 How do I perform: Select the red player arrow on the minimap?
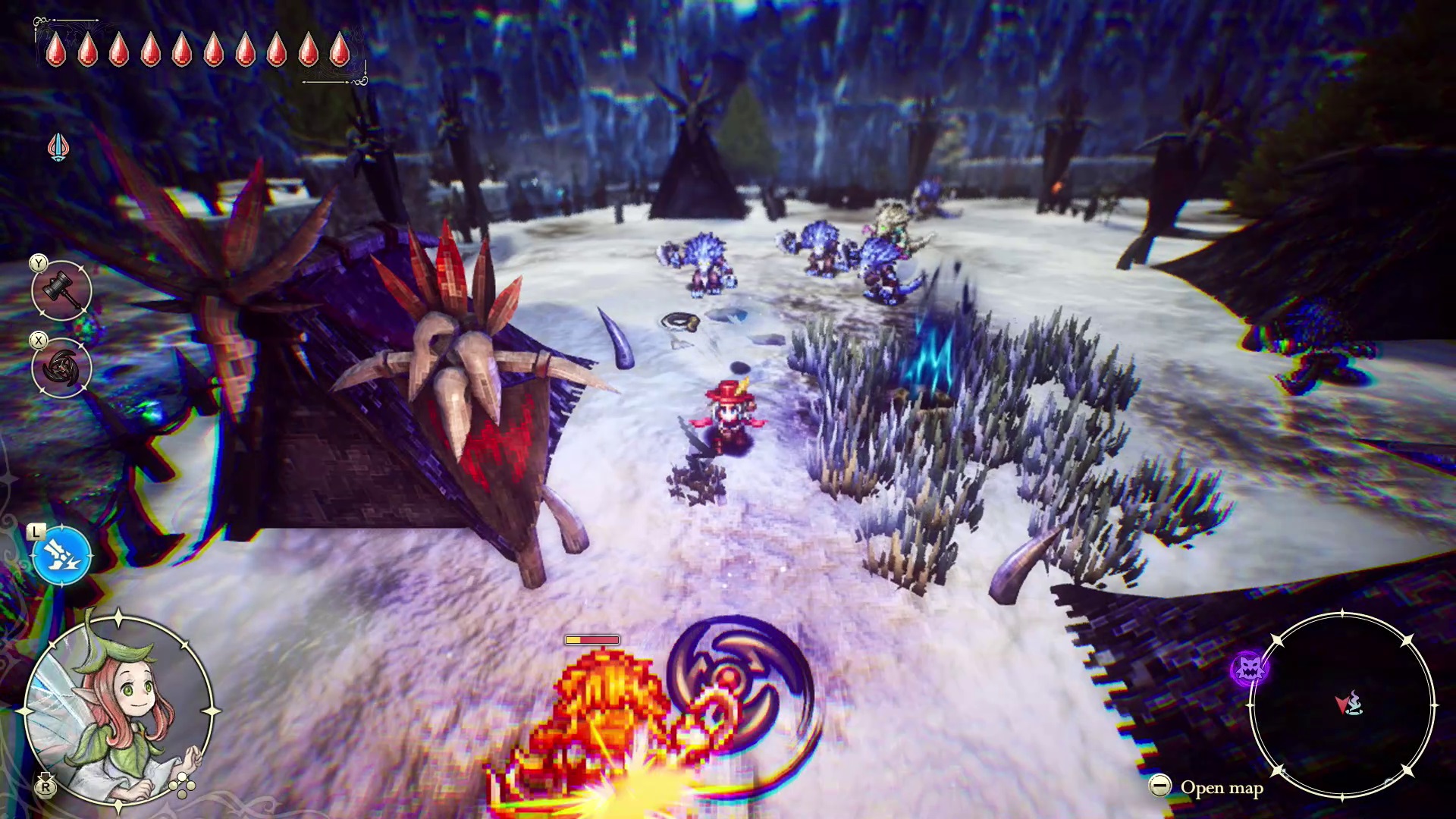(x=1341, y=704)
